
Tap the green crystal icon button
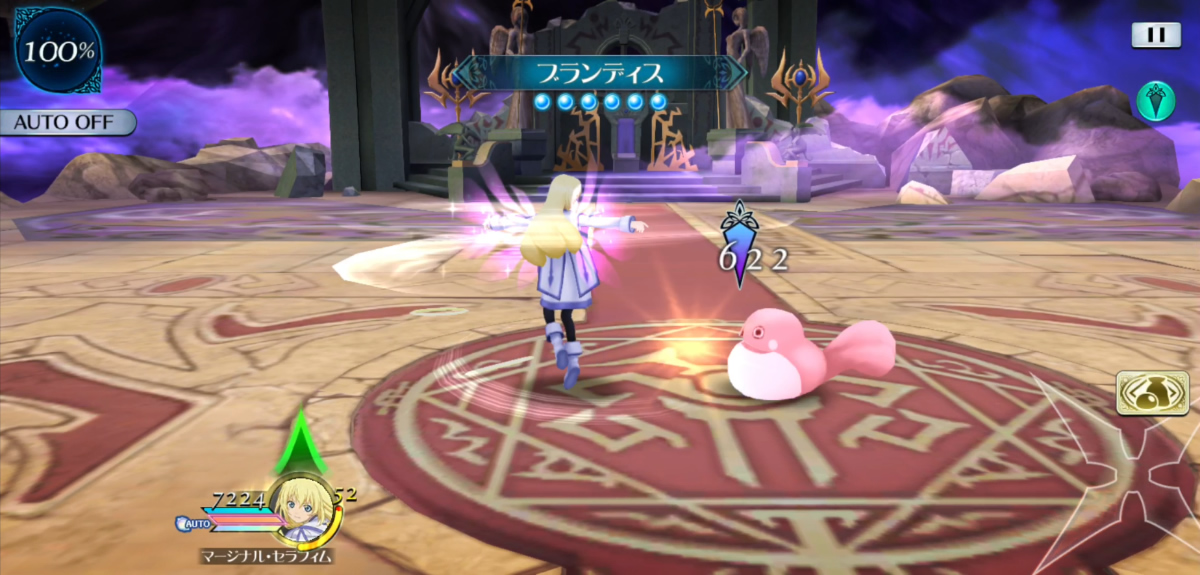[x=1154, y=100]
